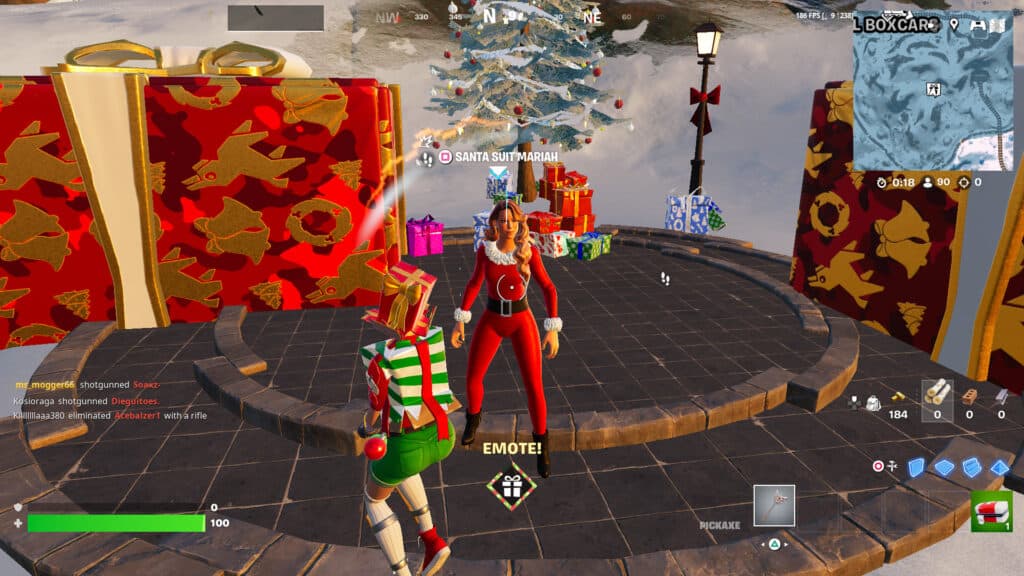This screenshot has width=1024, height=576.
Task: Click the gift emote interaction icon
Action: [x=511, y=486]
